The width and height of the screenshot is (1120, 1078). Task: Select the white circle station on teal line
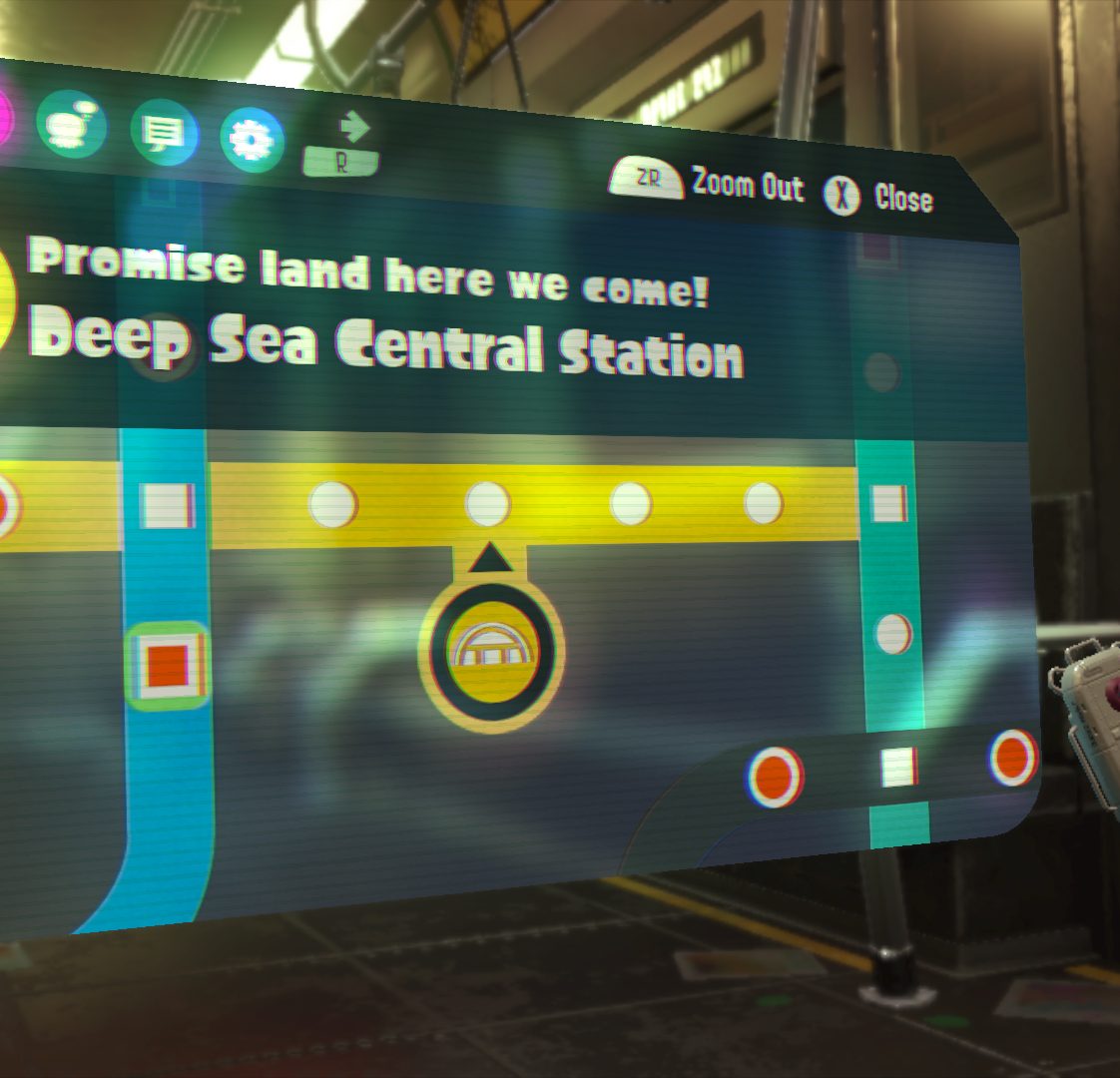click(892, 634)
